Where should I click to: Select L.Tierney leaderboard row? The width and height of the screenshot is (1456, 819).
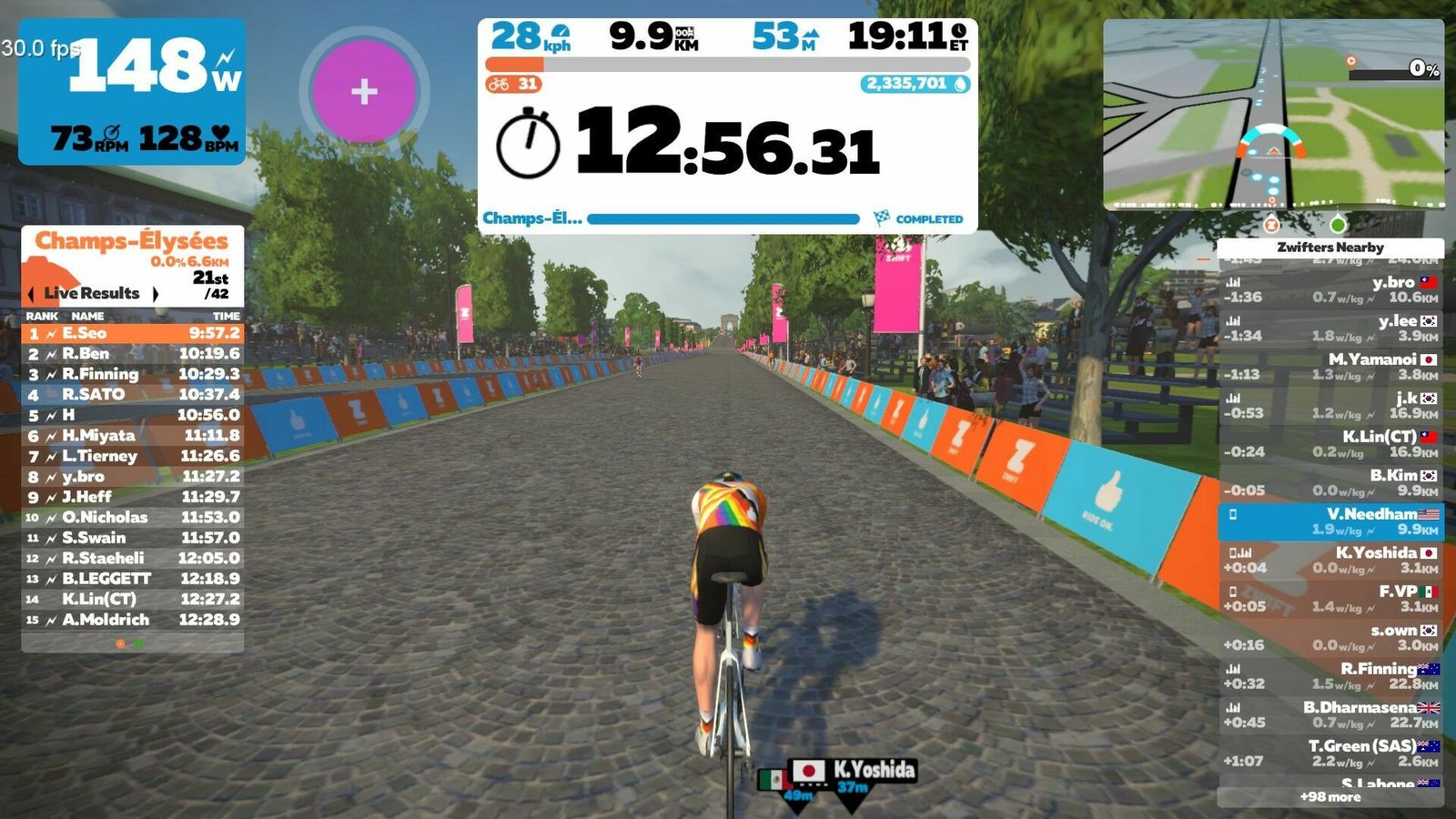[x=133, y=456]
